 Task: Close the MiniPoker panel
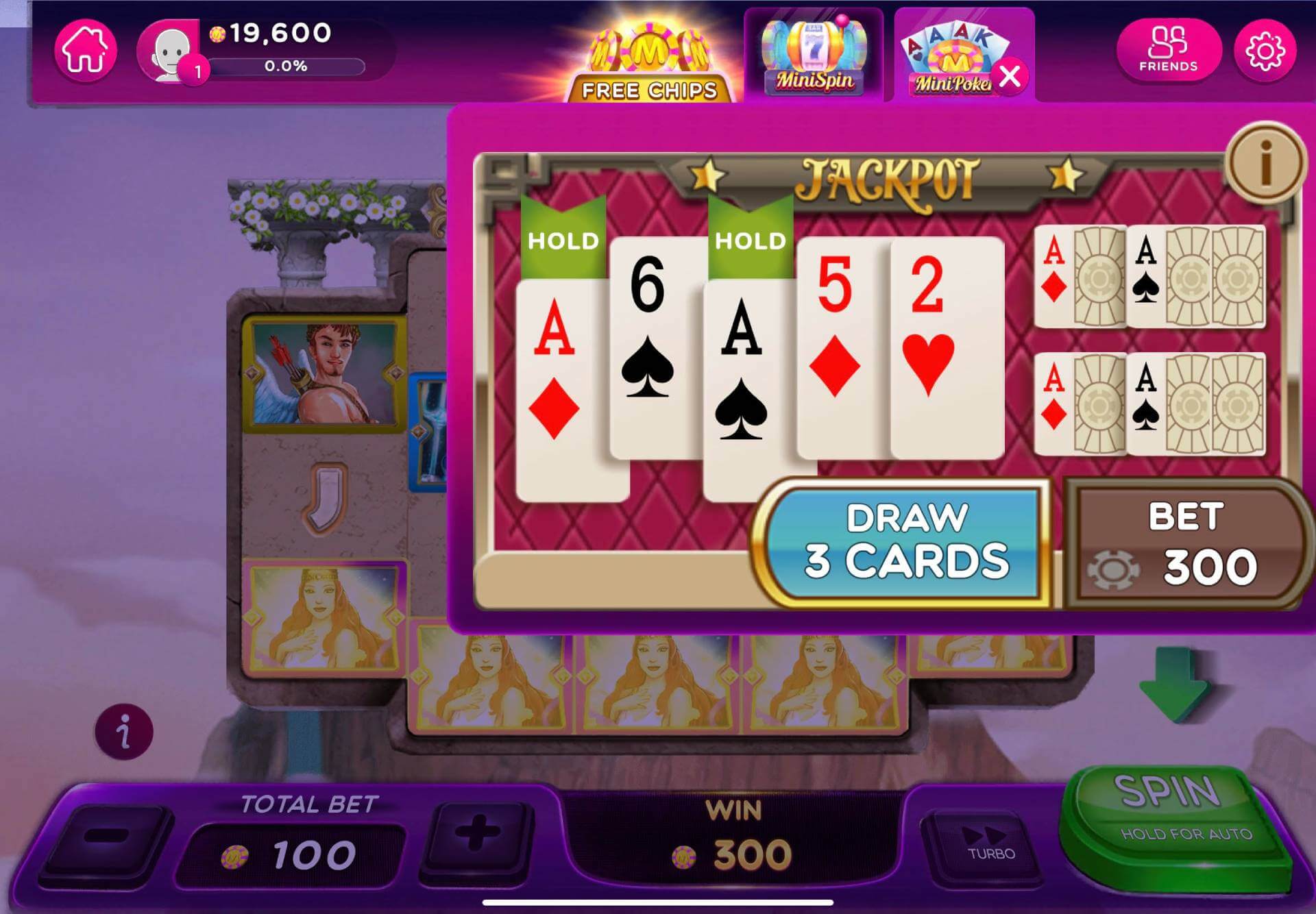tap(1010, 75)
